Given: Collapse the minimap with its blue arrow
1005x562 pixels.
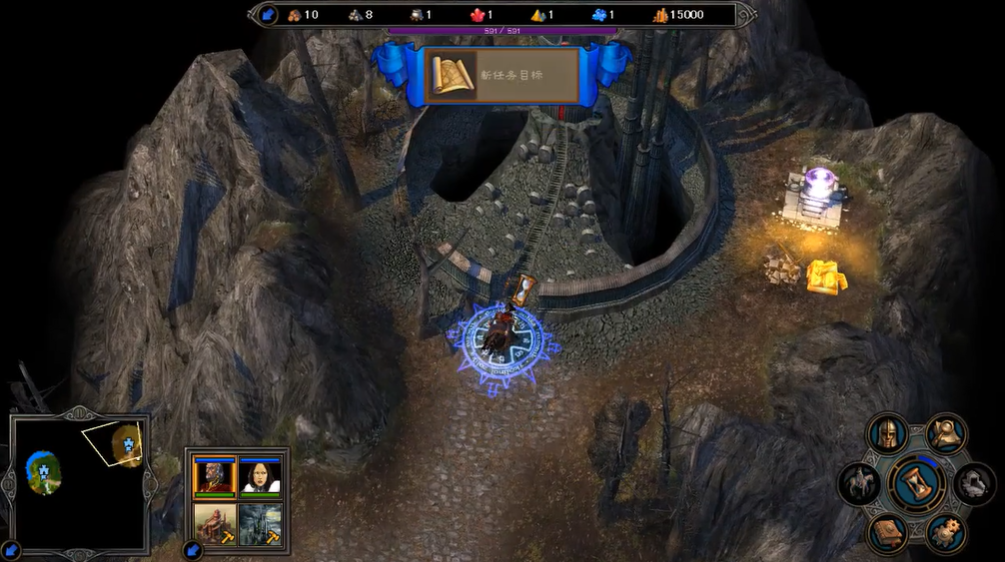Looking at the screenshot, I should (x=11, y=550).
